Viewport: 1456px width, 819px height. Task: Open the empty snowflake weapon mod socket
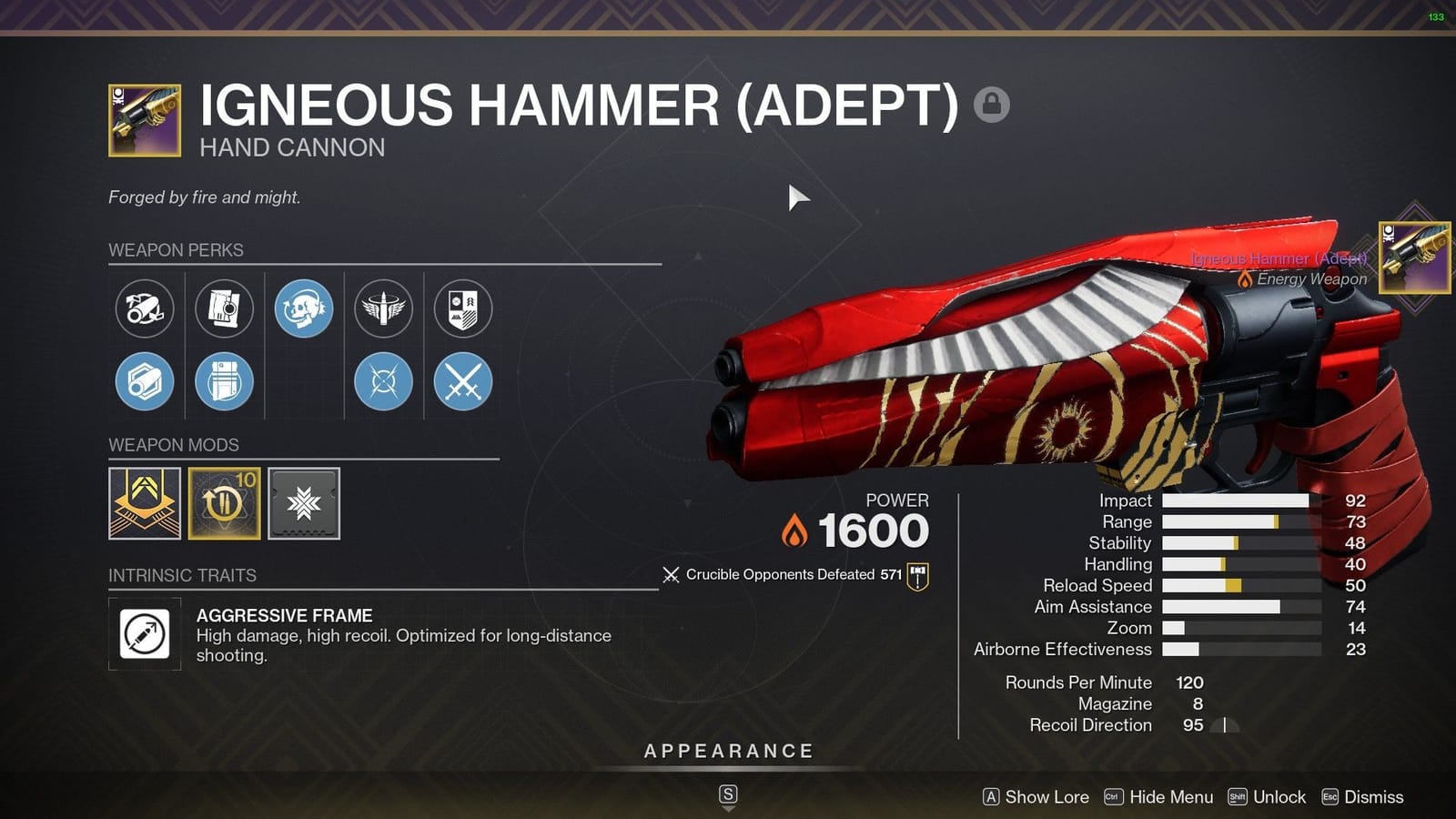303,503
